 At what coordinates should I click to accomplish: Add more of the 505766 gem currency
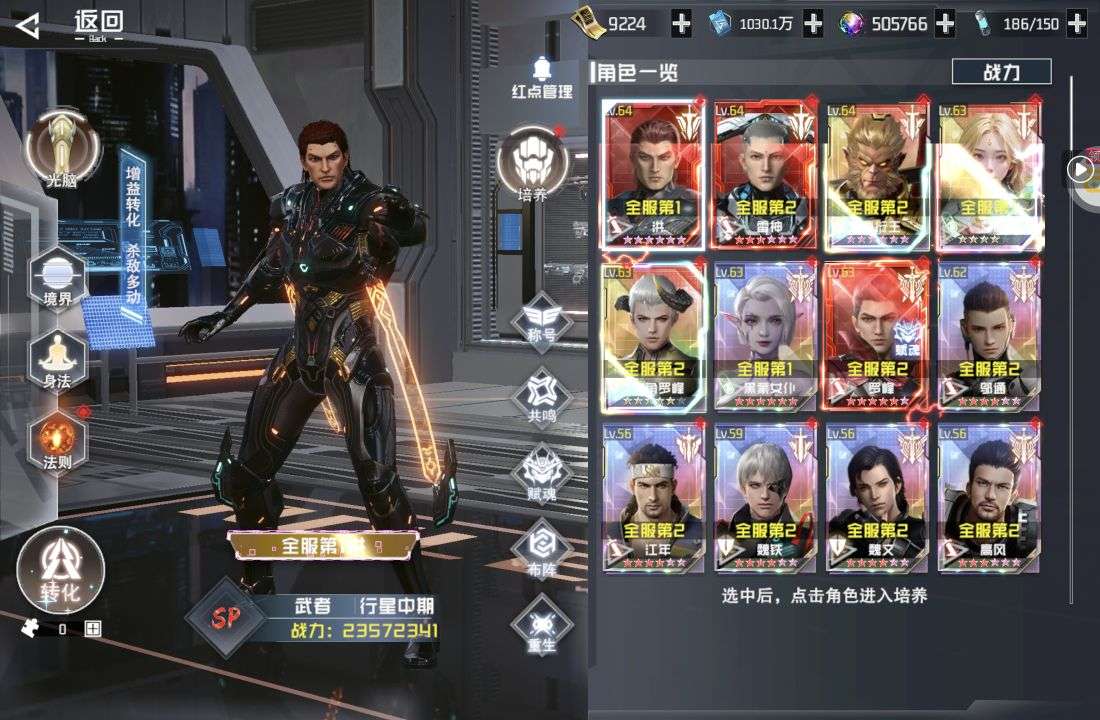pyautogui.click(x=946, y=23)
